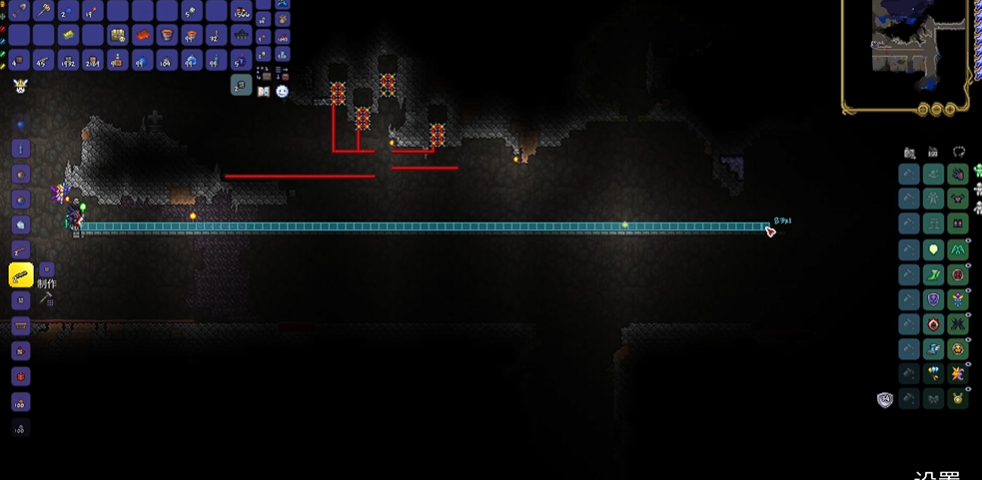Select the golden chest inventory slot
The image size is (982, 480).
point(118,36)
